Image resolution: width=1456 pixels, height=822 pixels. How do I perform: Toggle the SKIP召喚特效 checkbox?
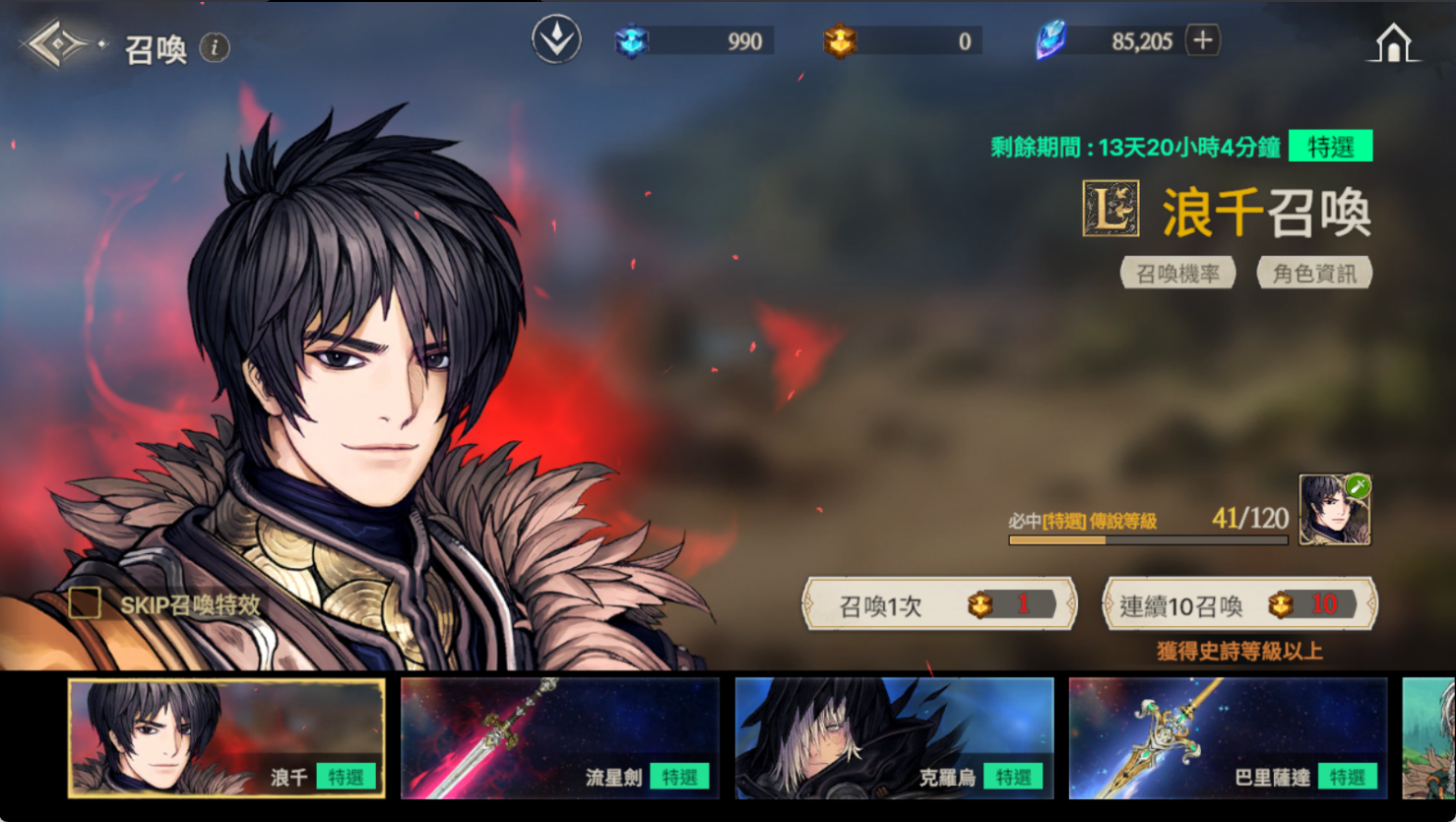86,603
